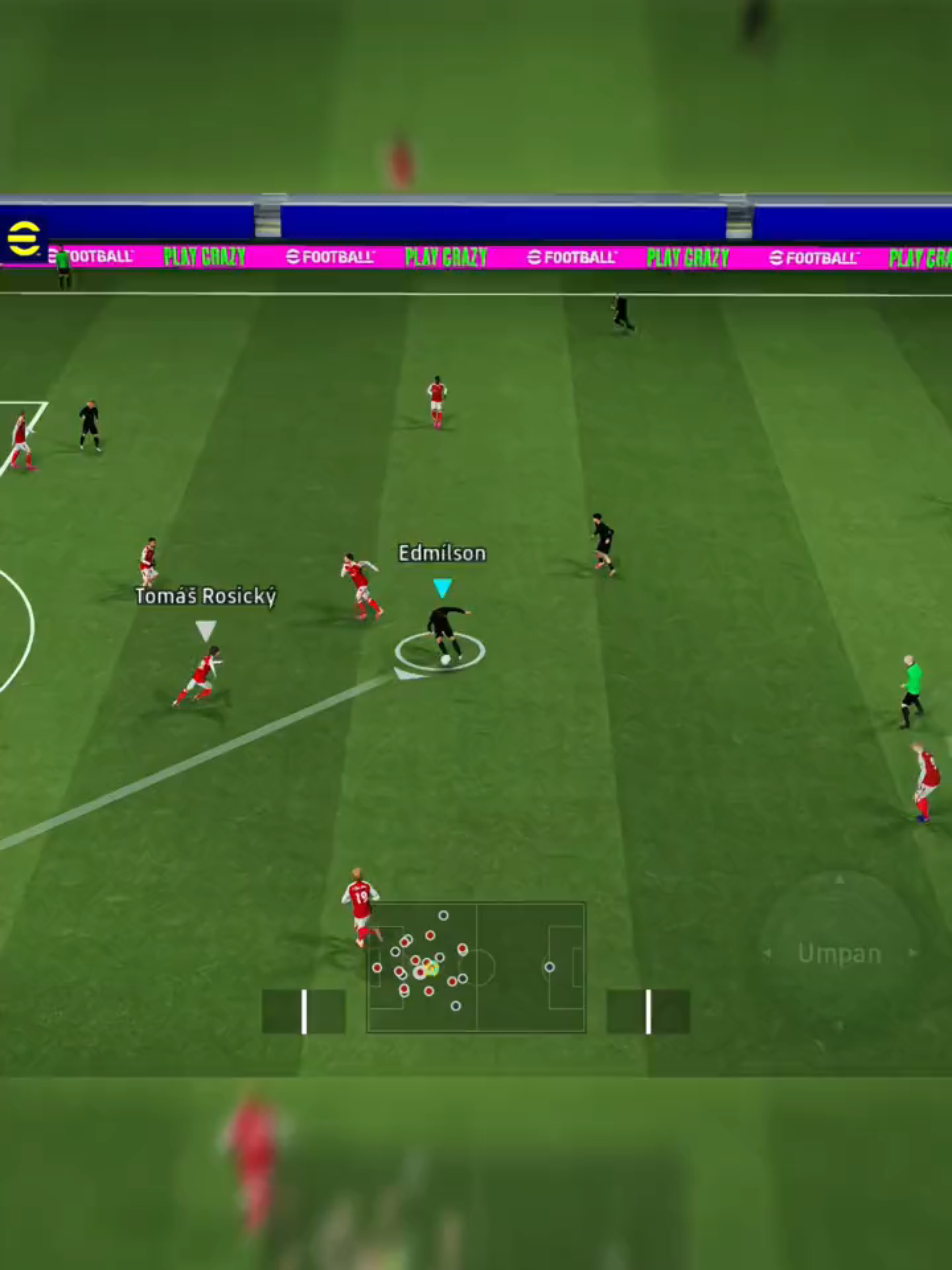Click the right score indicator bar
Image resolution: width=952 pixels, height=1270 pixels.
pos(648,1012)
